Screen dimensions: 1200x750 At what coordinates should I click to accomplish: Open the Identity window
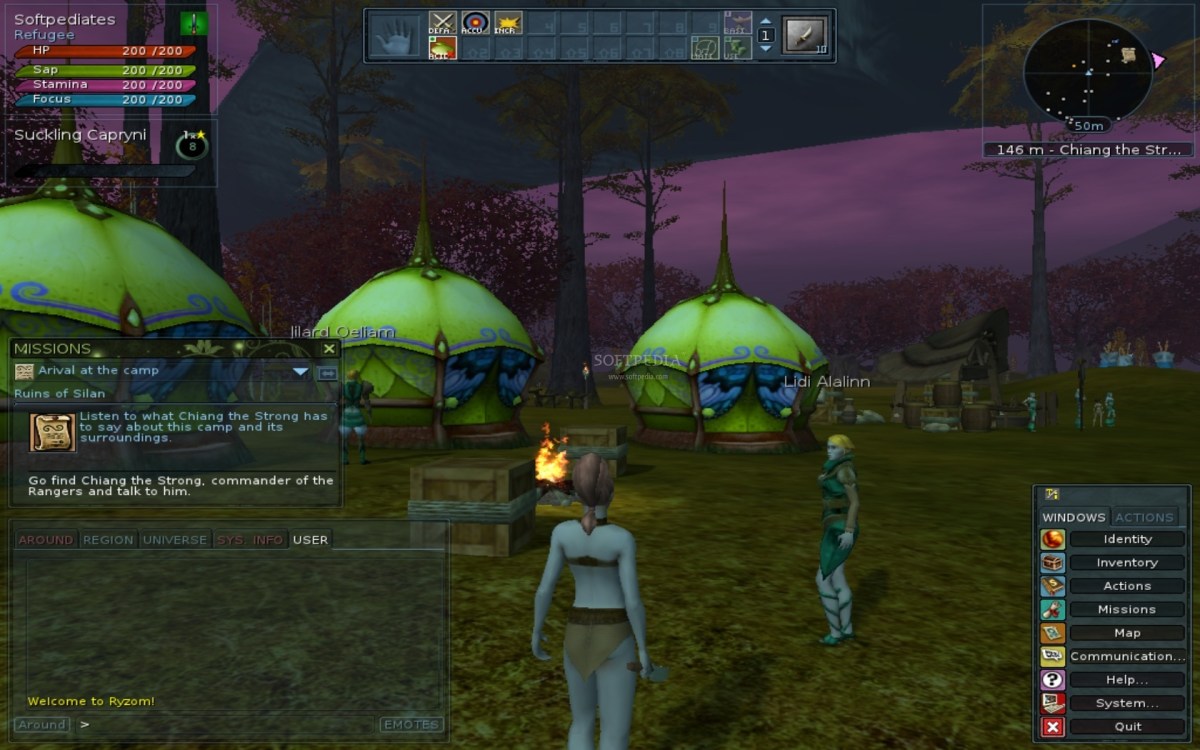pyautogui.click(x=1127, y=539)
